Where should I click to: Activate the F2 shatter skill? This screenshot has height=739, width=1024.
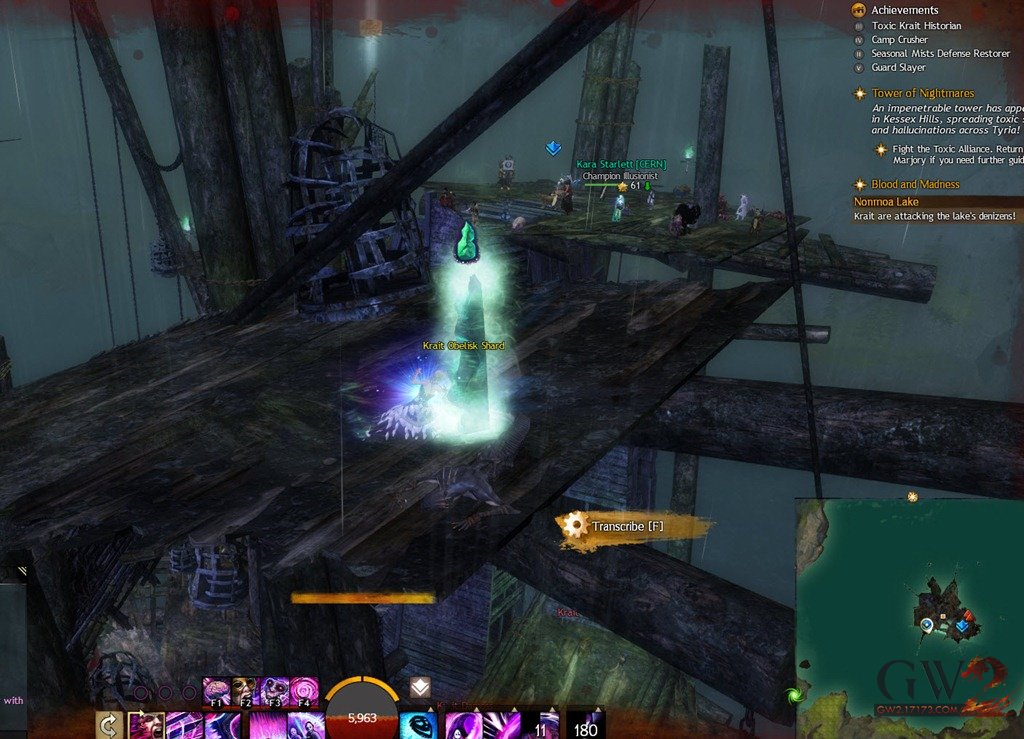(246, 690)
